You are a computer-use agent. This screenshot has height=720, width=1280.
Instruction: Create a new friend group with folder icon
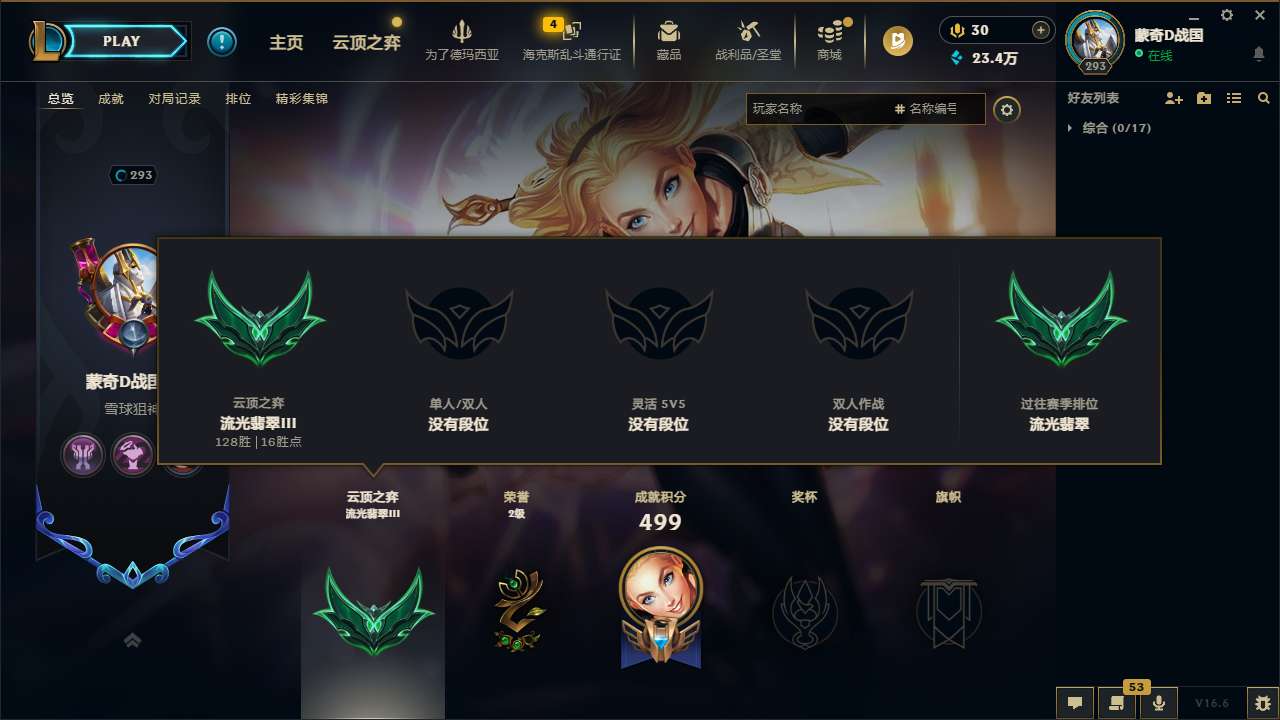click(1203, 98)
